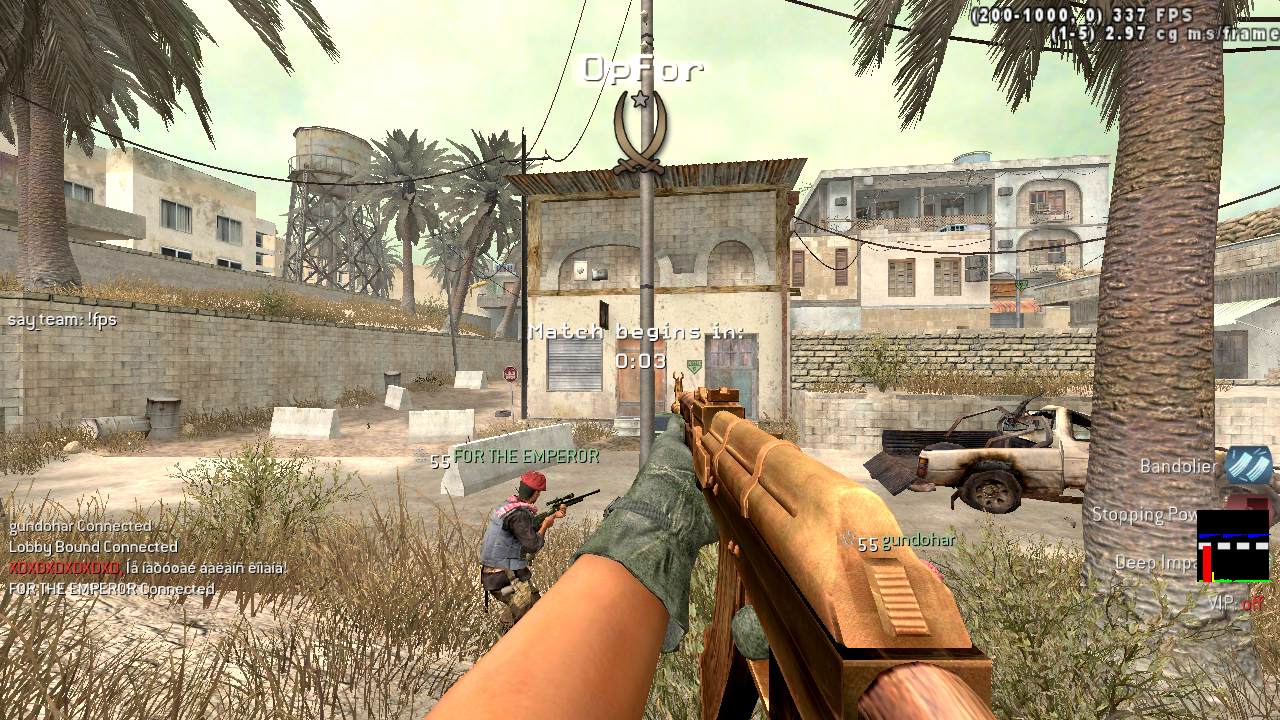Click the "say_team: !fps" chat input
The width and height of the screenshot is (1280, 720).
point(62,320)
